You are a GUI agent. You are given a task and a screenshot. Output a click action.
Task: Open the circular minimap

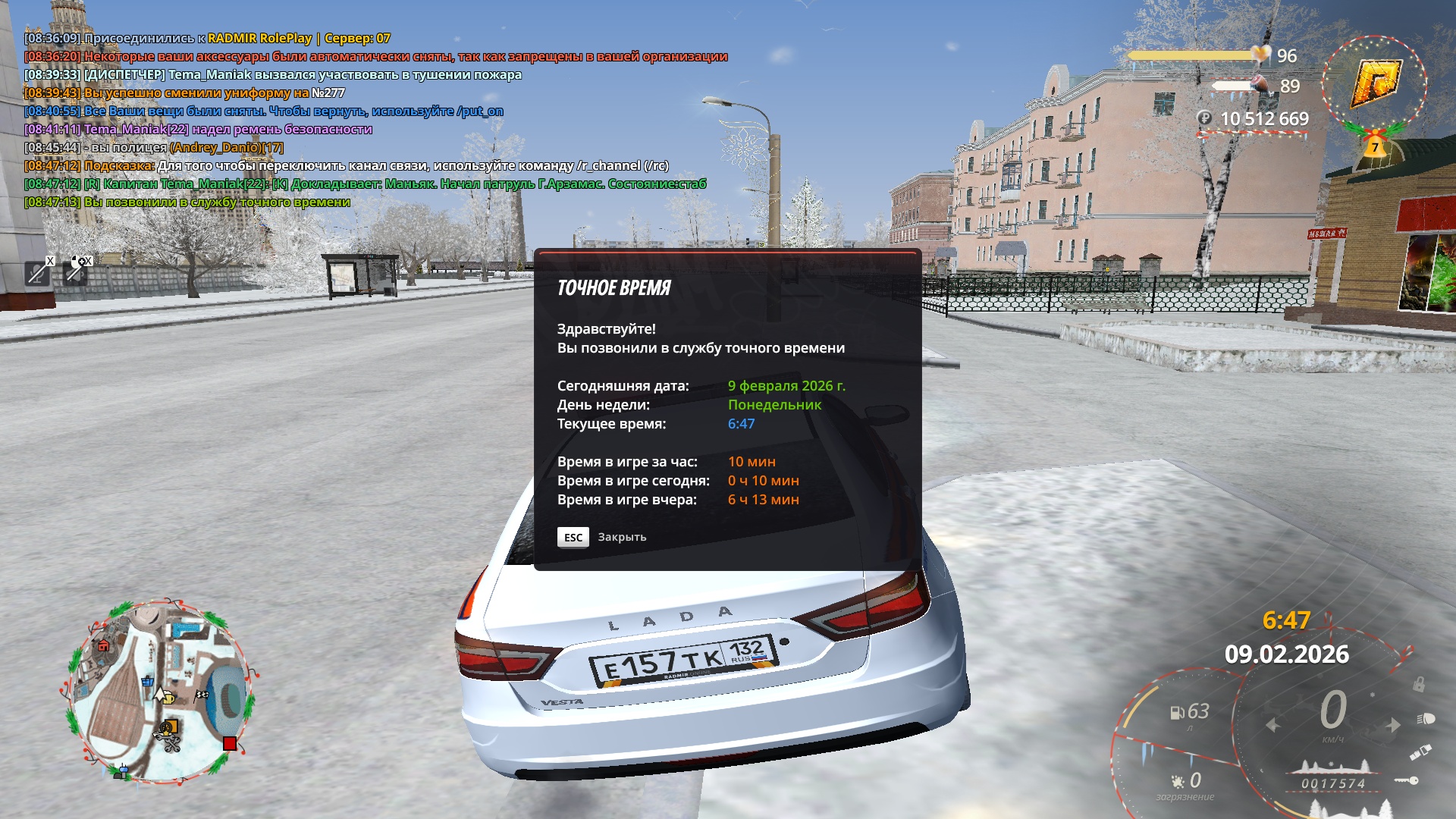[160, 692]
